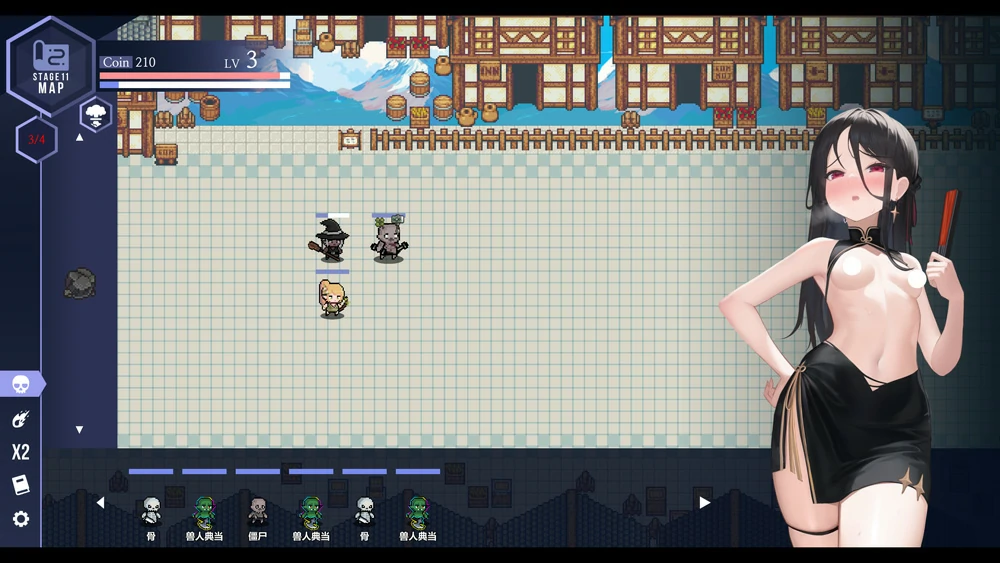Show next units with the right arrow
This screenshot has height=563, width=1000.
[704, 503]
